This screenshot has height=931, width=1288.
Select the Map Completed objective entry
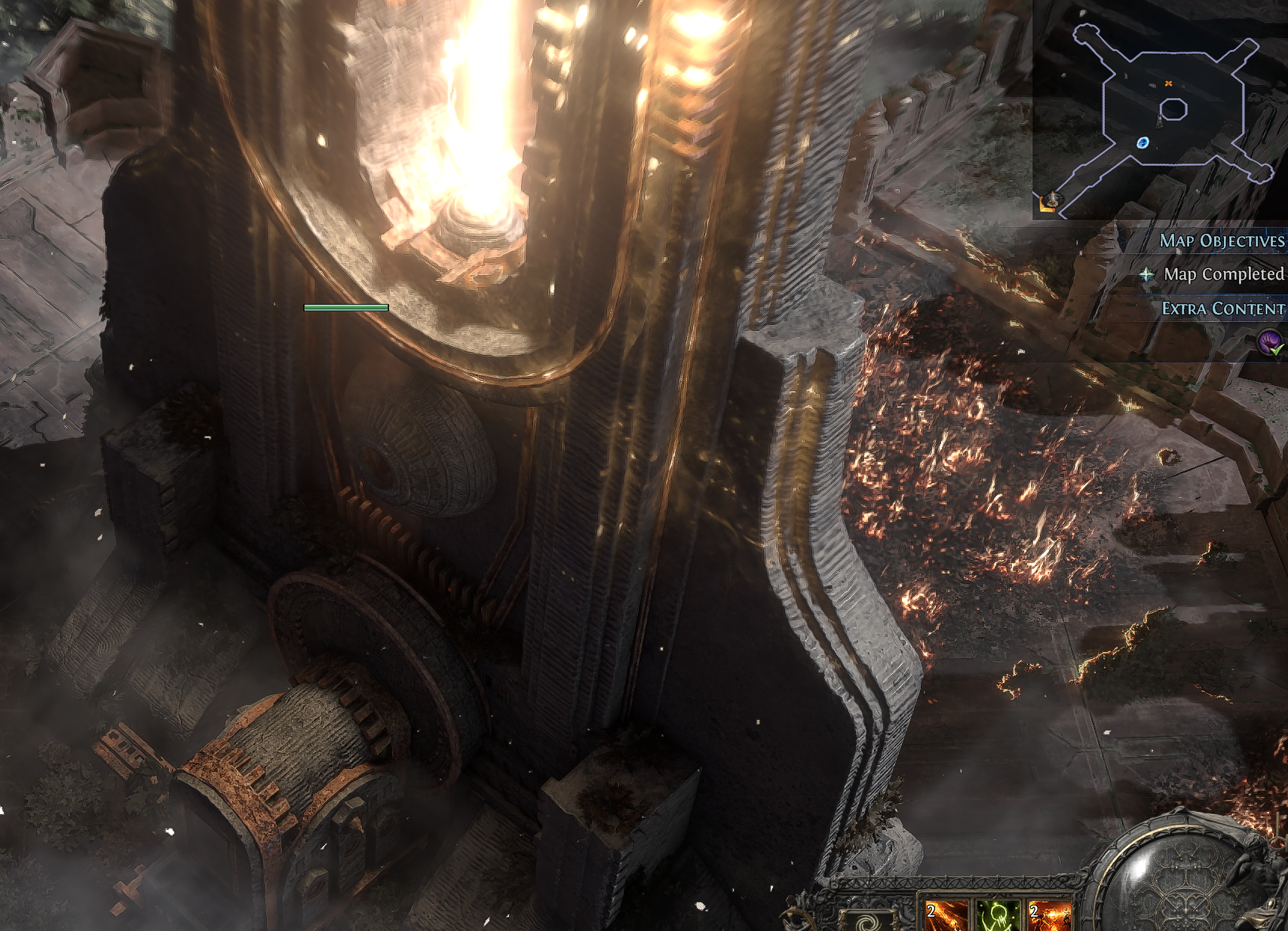tap(1222, 274)
